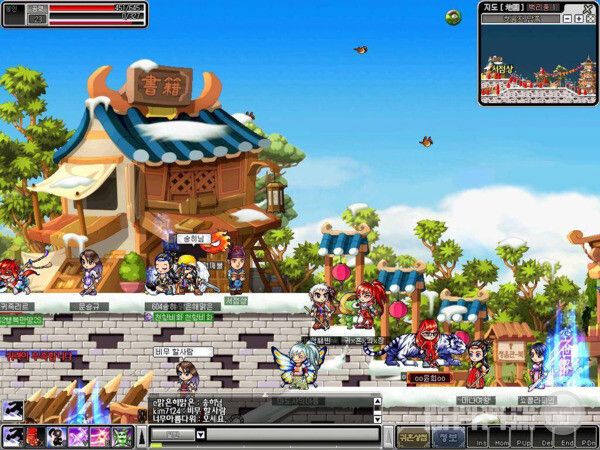Open the yellow-labeled menu button on bottom bar
Screen dimensions: 600x450
pyautogui.click(x=413, y=437)
